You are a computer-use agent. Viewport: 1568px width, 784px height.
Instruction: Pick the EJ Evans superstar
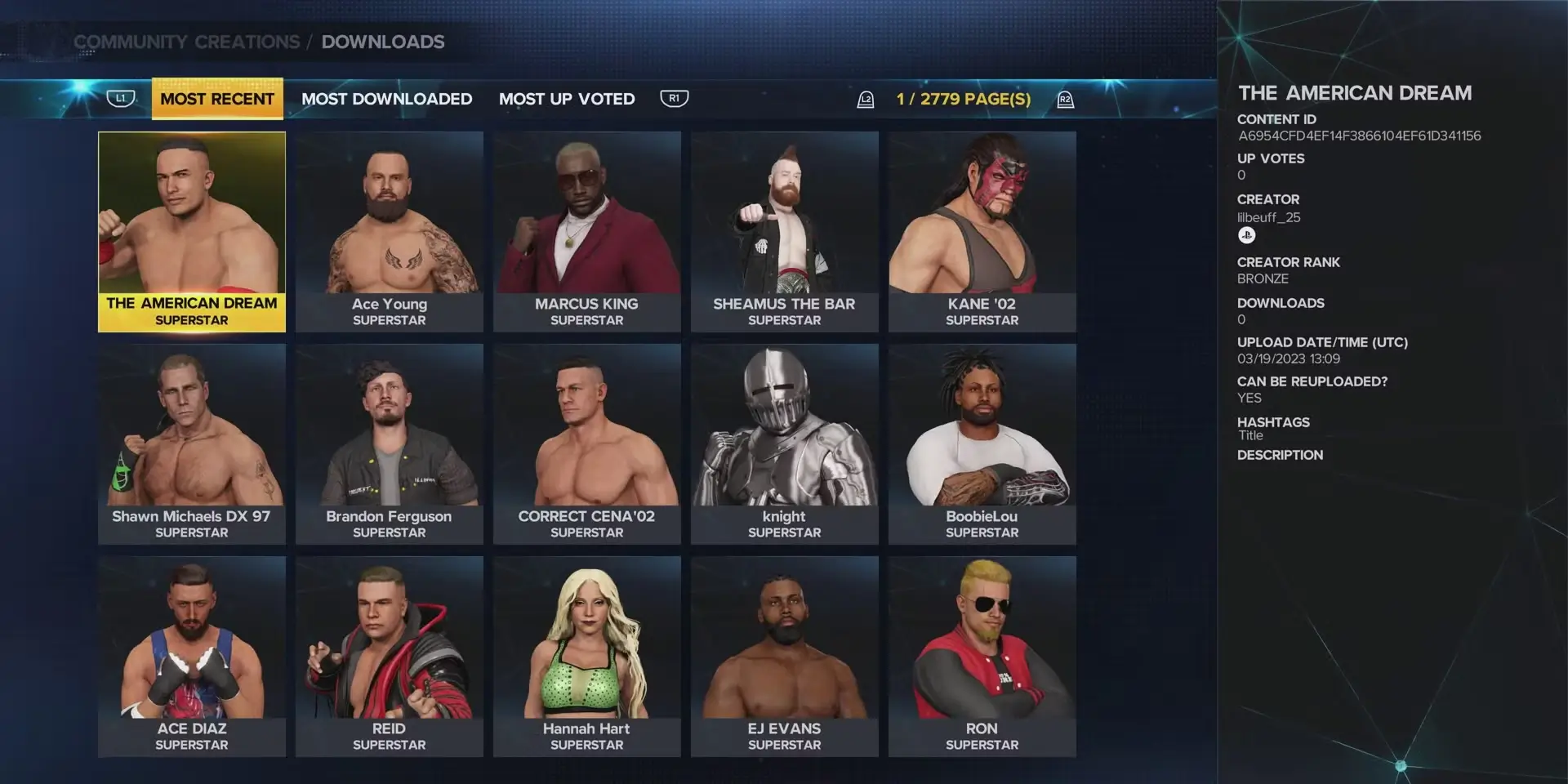tap(785, 657)
